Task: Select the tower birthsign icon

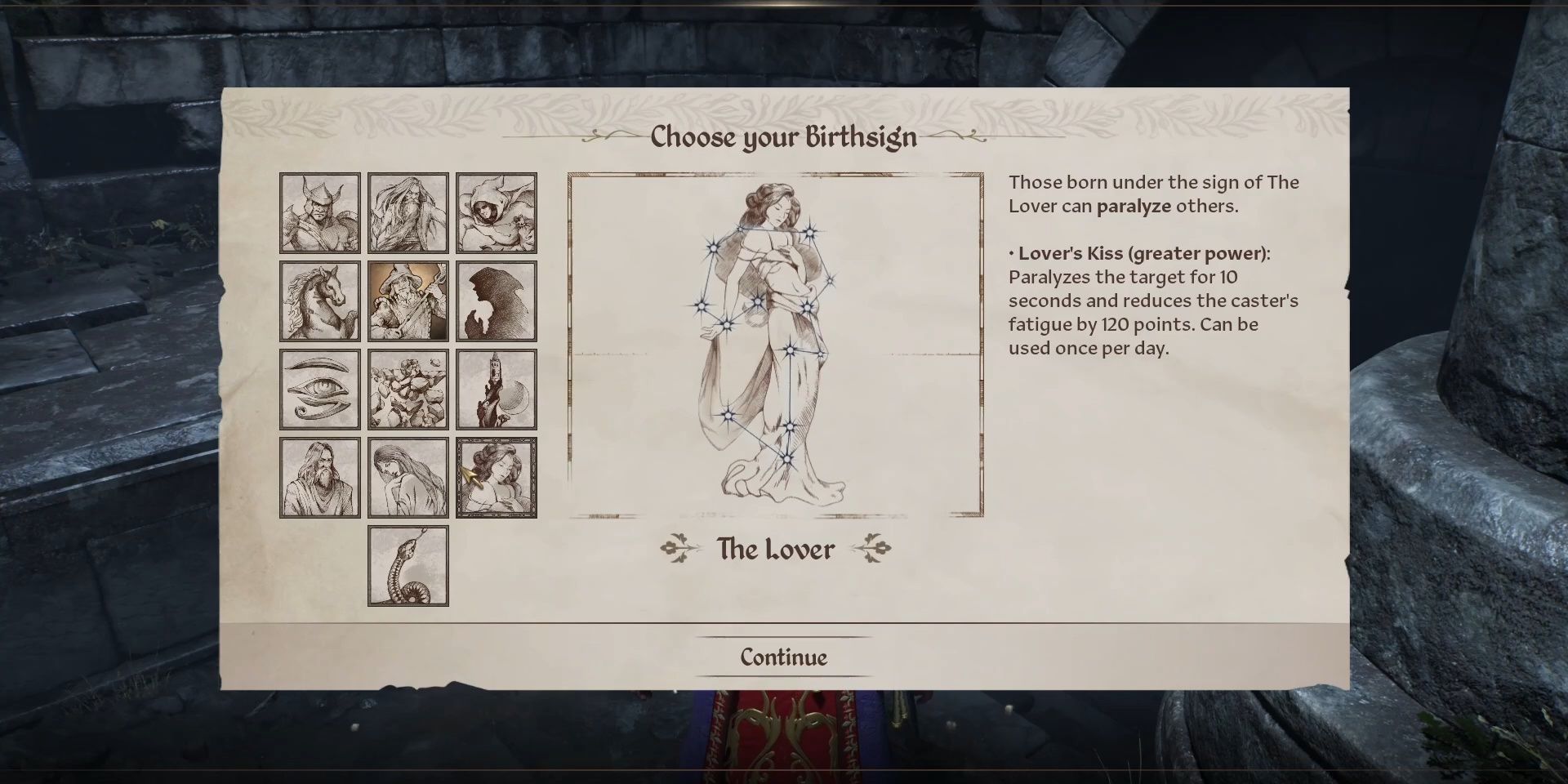Action: (x=496, y=390)
